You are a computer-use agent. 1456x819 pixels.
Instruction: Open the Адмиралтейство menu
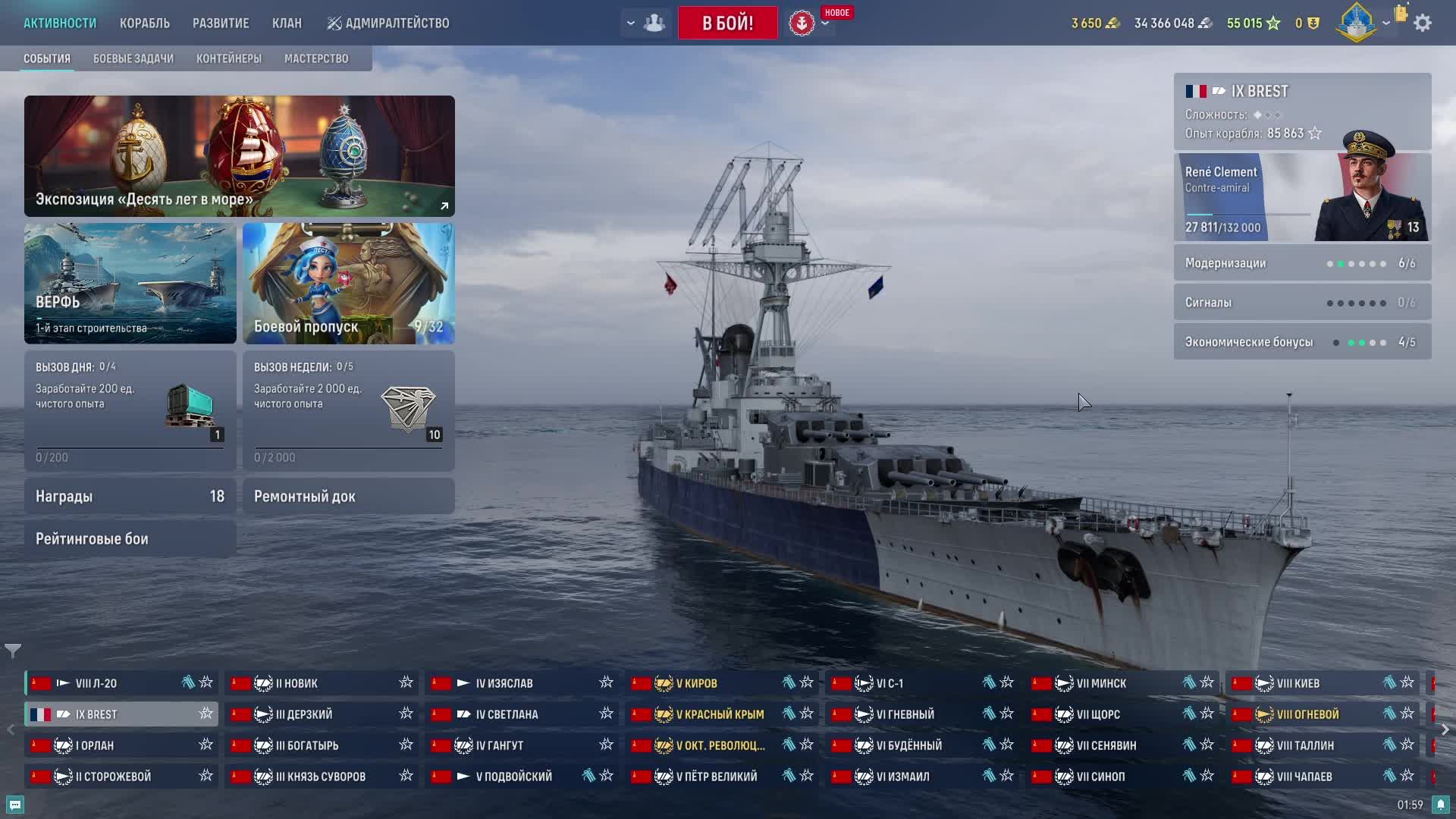point(388,23)
